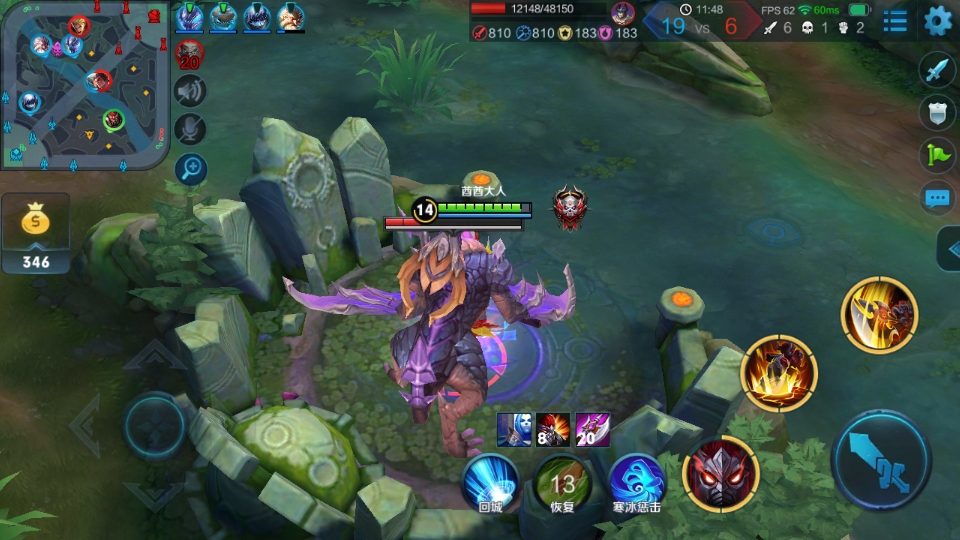Send the green flag gather signal
The image size is (960, 540).
pyautogui.click(x=937, y=154)
